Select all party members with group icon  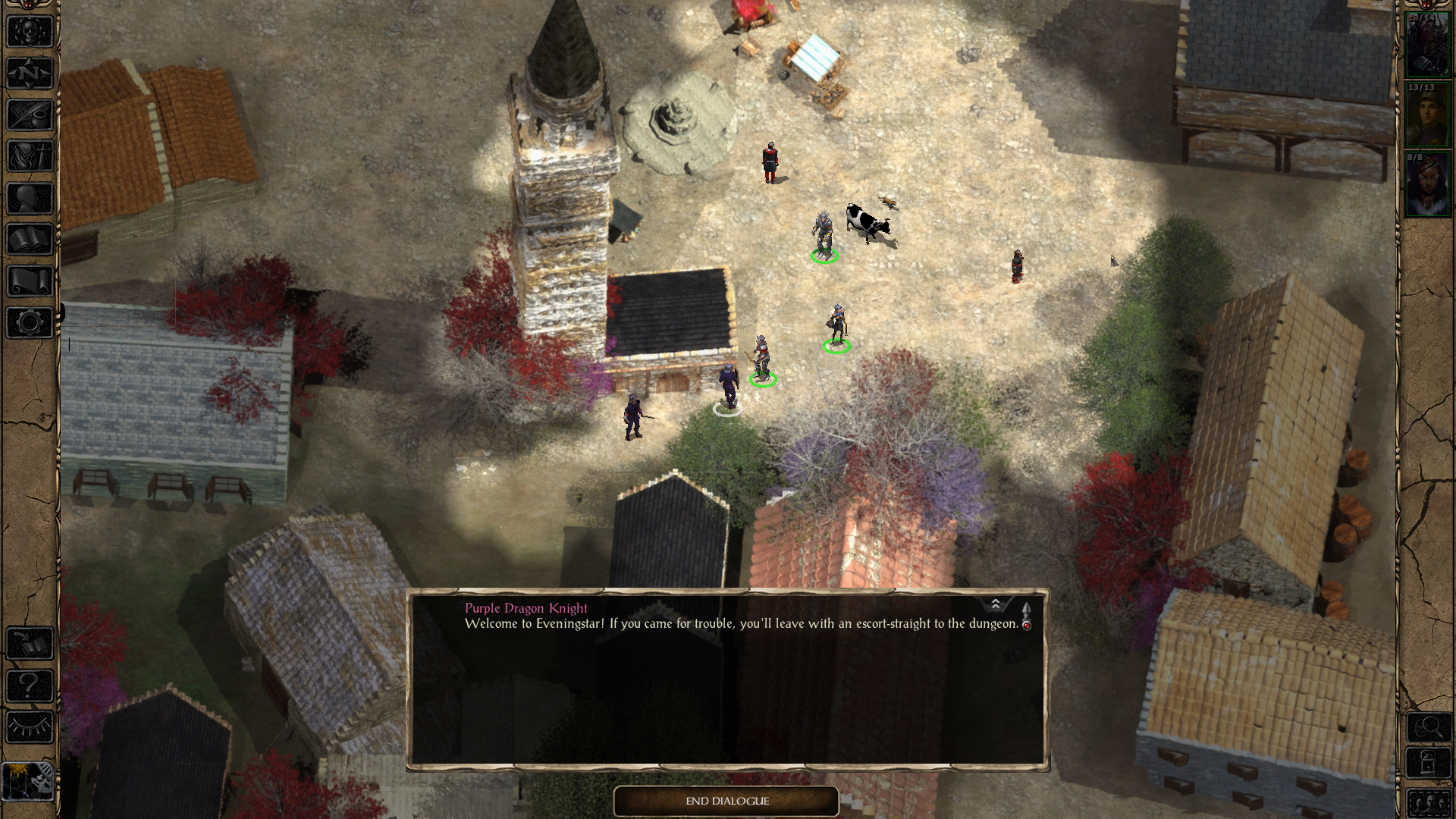[1428, 802]
